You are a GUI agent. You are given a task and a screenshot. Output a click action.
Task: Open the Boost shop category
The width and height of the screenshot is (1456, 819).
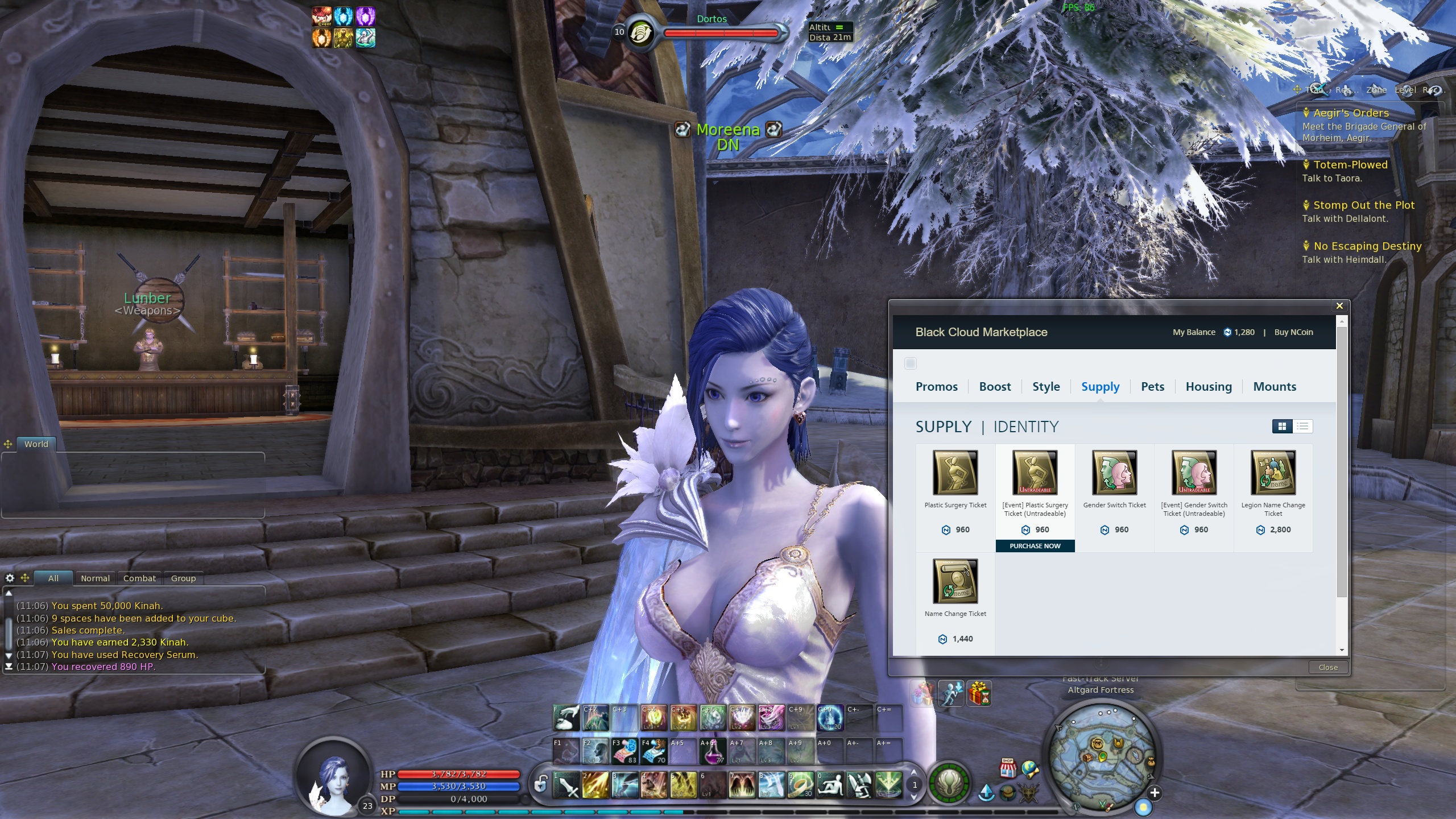click(x=995, y=387)
